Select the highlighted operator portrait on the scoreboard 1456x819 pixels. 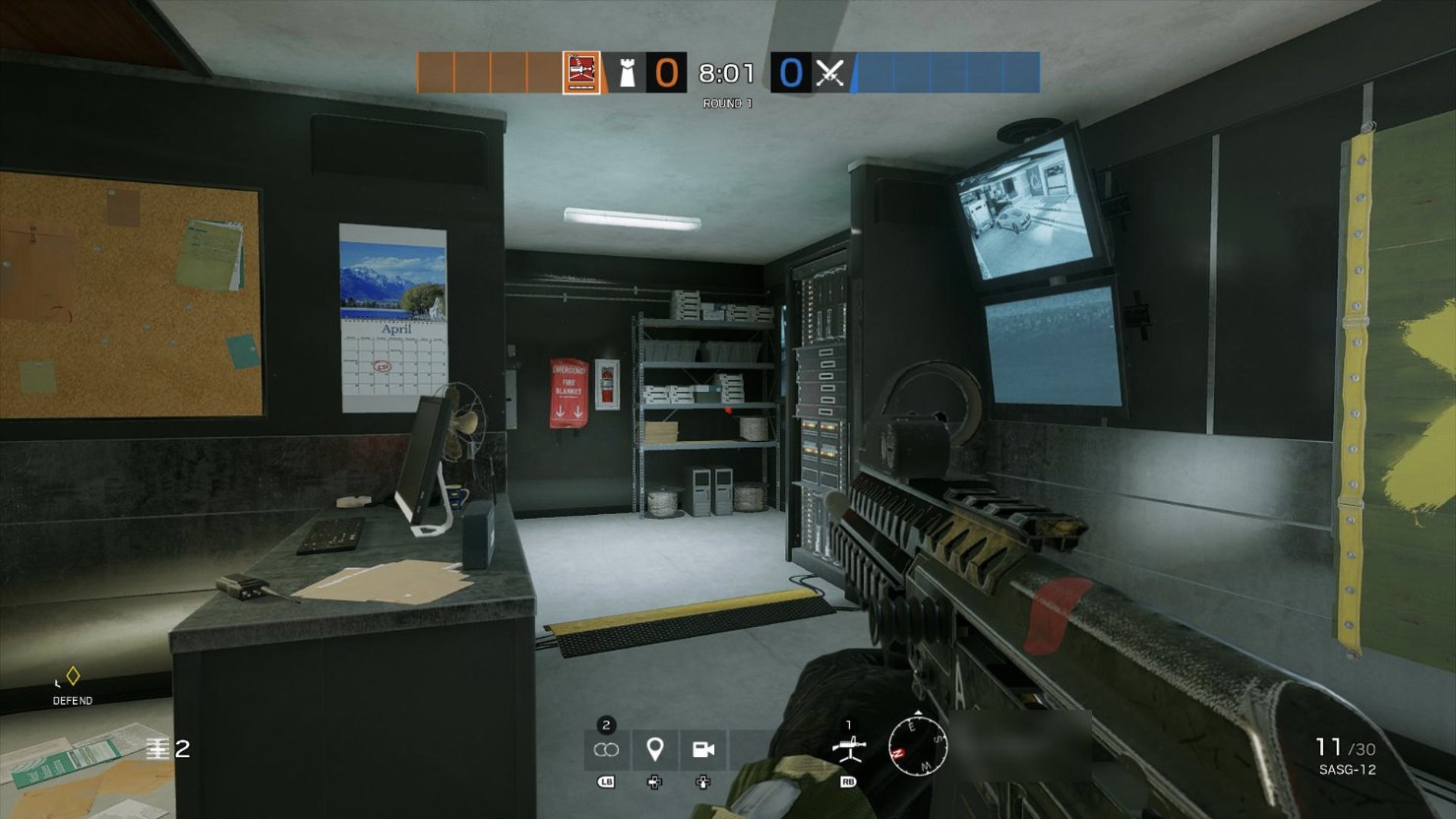coord(579,73)
